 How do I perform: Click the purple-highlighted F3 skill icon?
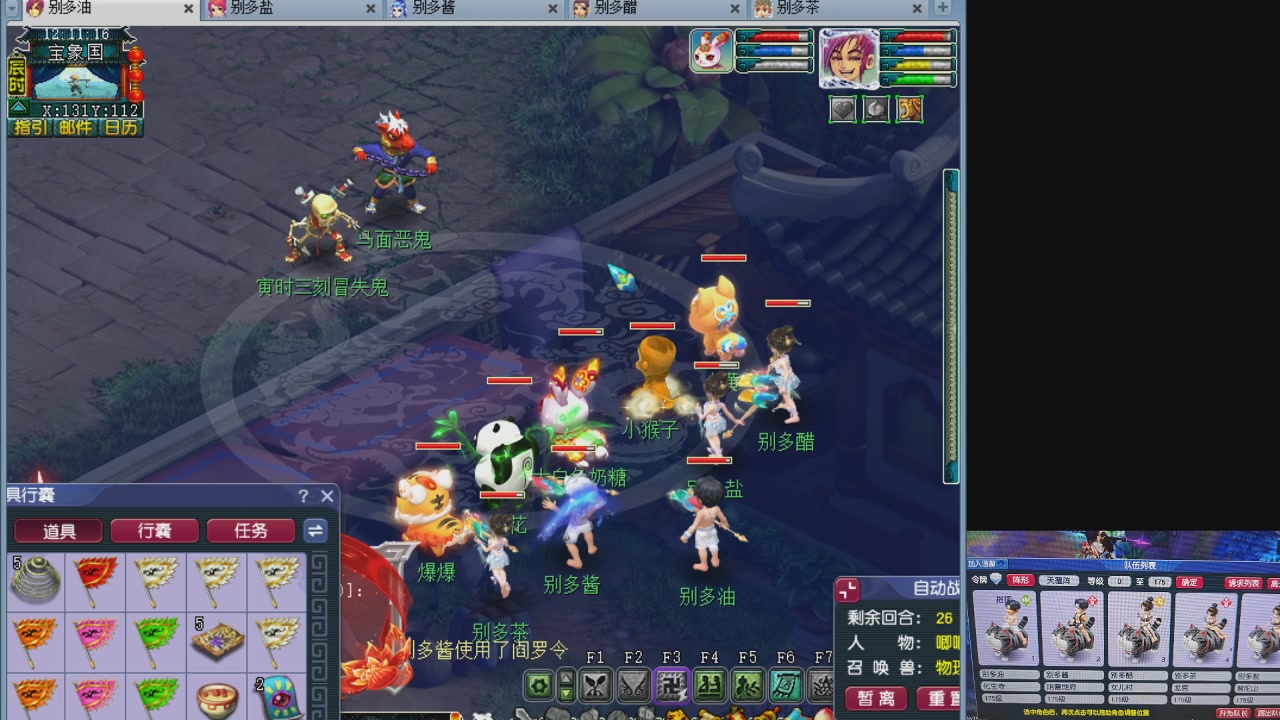[x=673, y=686]
